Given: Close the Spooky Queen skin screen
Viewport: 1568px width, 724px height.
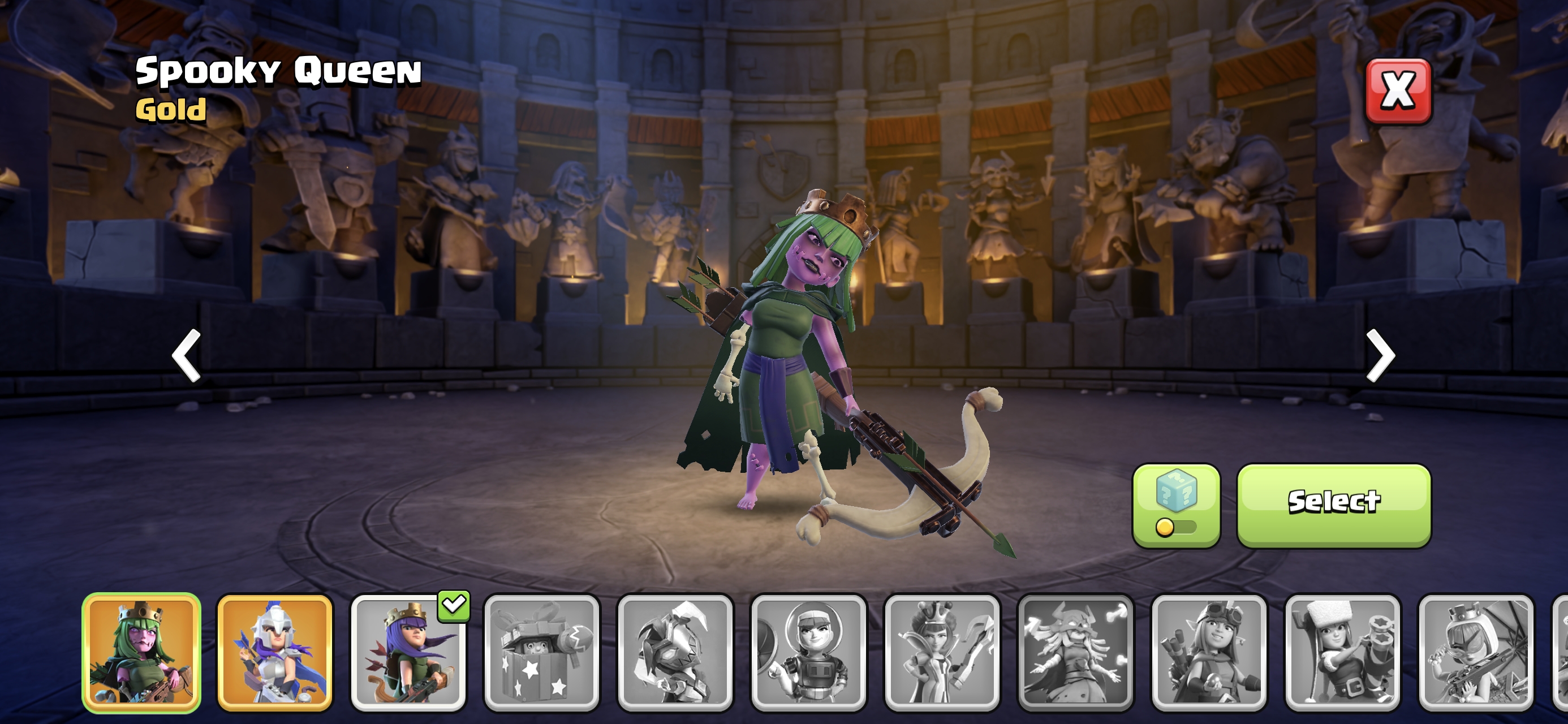Looking at the screenshot, I should (x=1398, y=91).
